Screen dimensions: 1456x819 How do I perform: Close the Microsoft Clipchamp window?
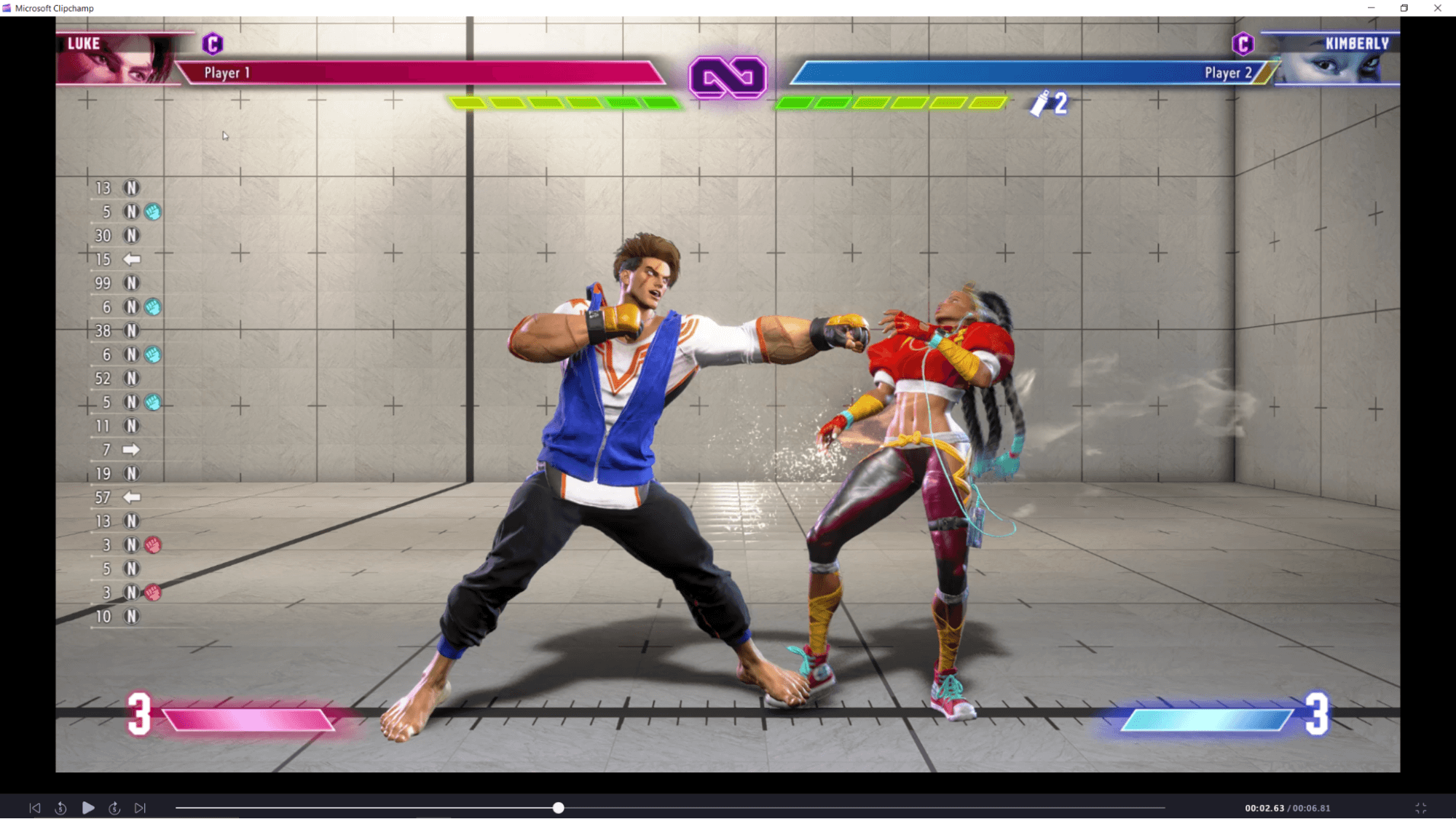[1437, 8]
